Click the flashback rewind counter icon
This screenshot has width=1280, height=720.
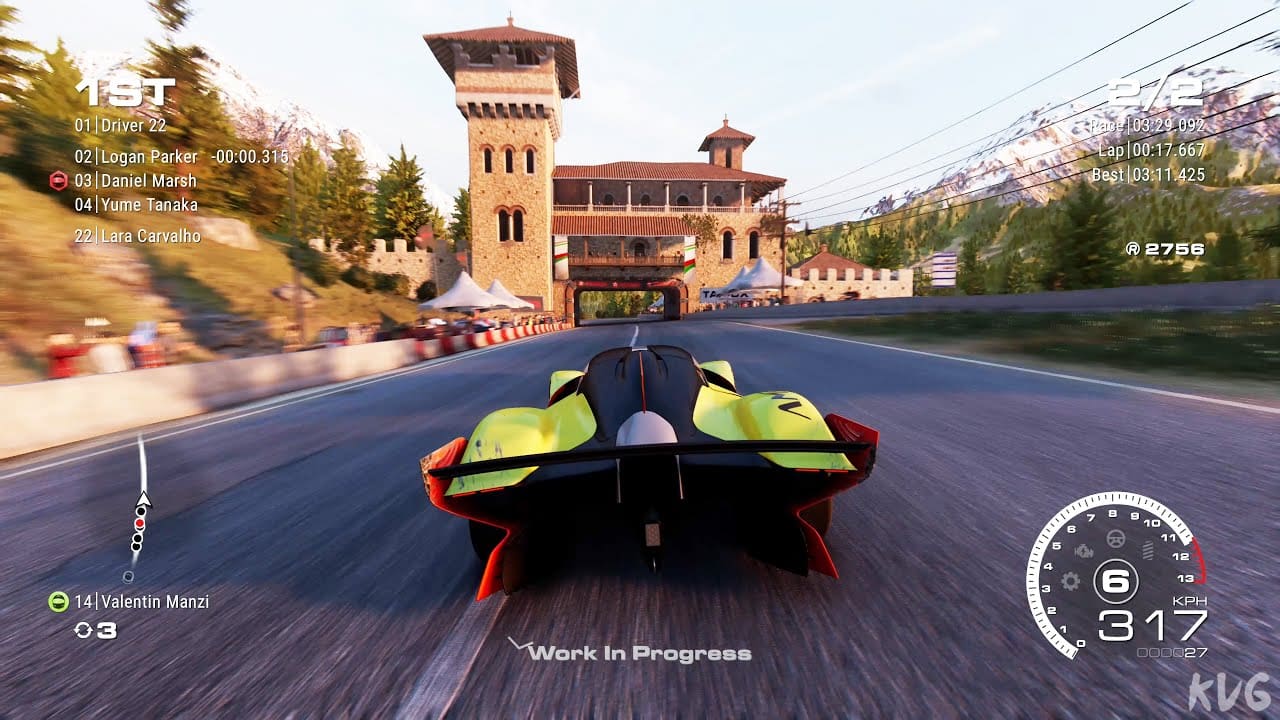(83, 630)
